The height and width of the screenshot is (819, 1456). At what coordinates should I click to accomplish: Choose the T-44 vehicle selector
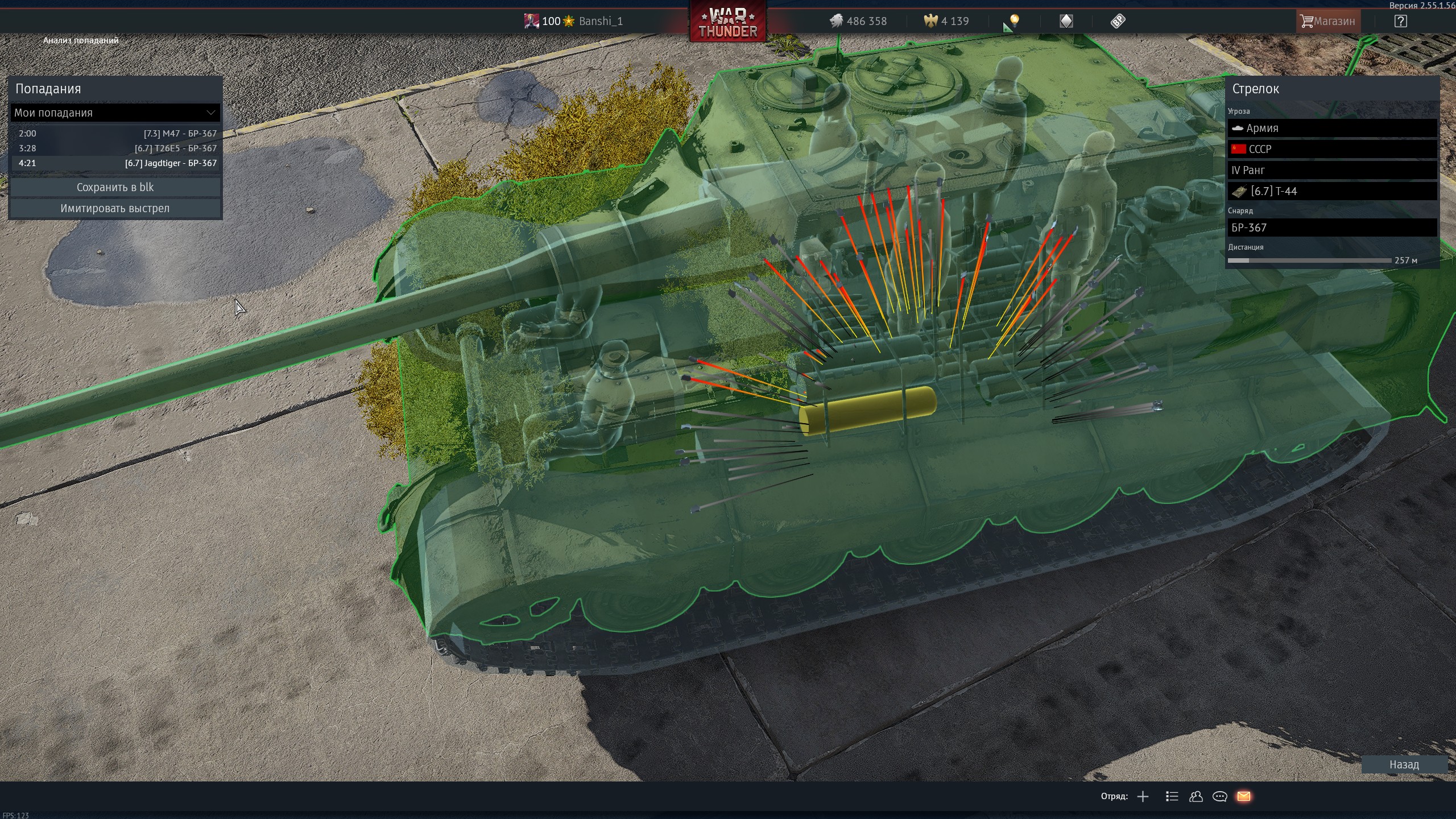[x=1332, y=191]
